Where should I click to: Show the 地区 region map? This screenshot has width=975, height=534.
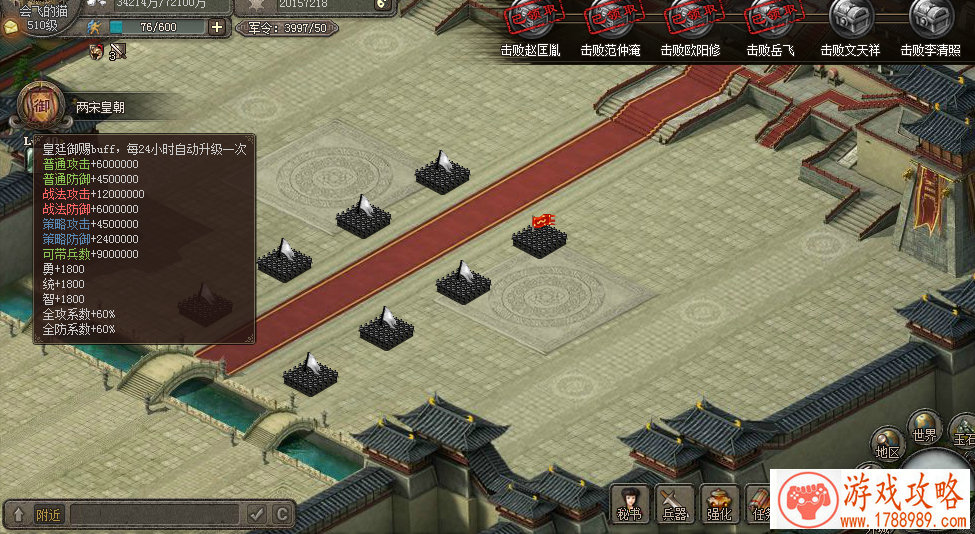point(887,444)
